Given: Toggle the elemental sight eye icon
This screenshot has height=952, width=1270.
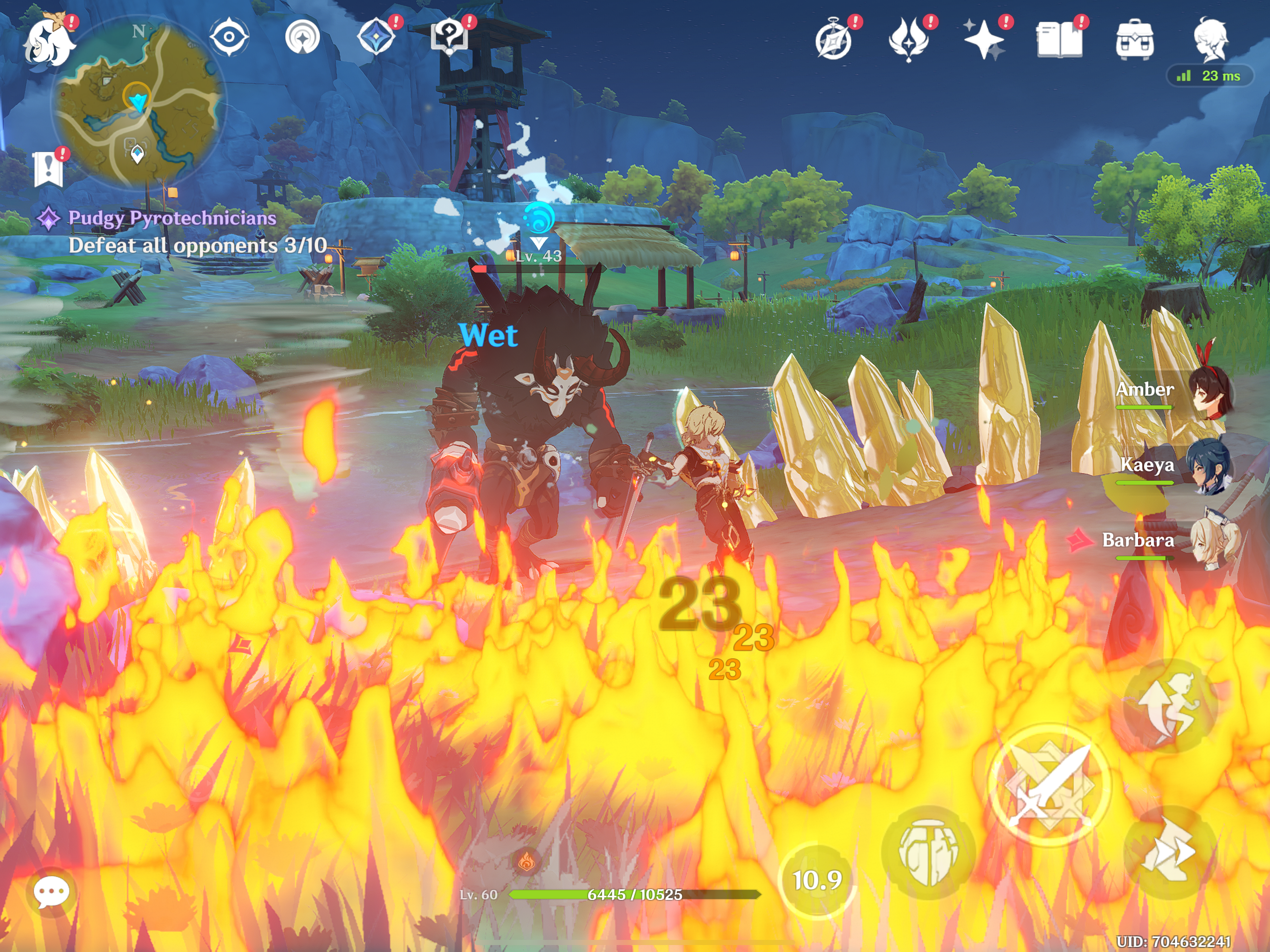Looking at the screenshot, I should pyautogui.click(x=229, y=37).
